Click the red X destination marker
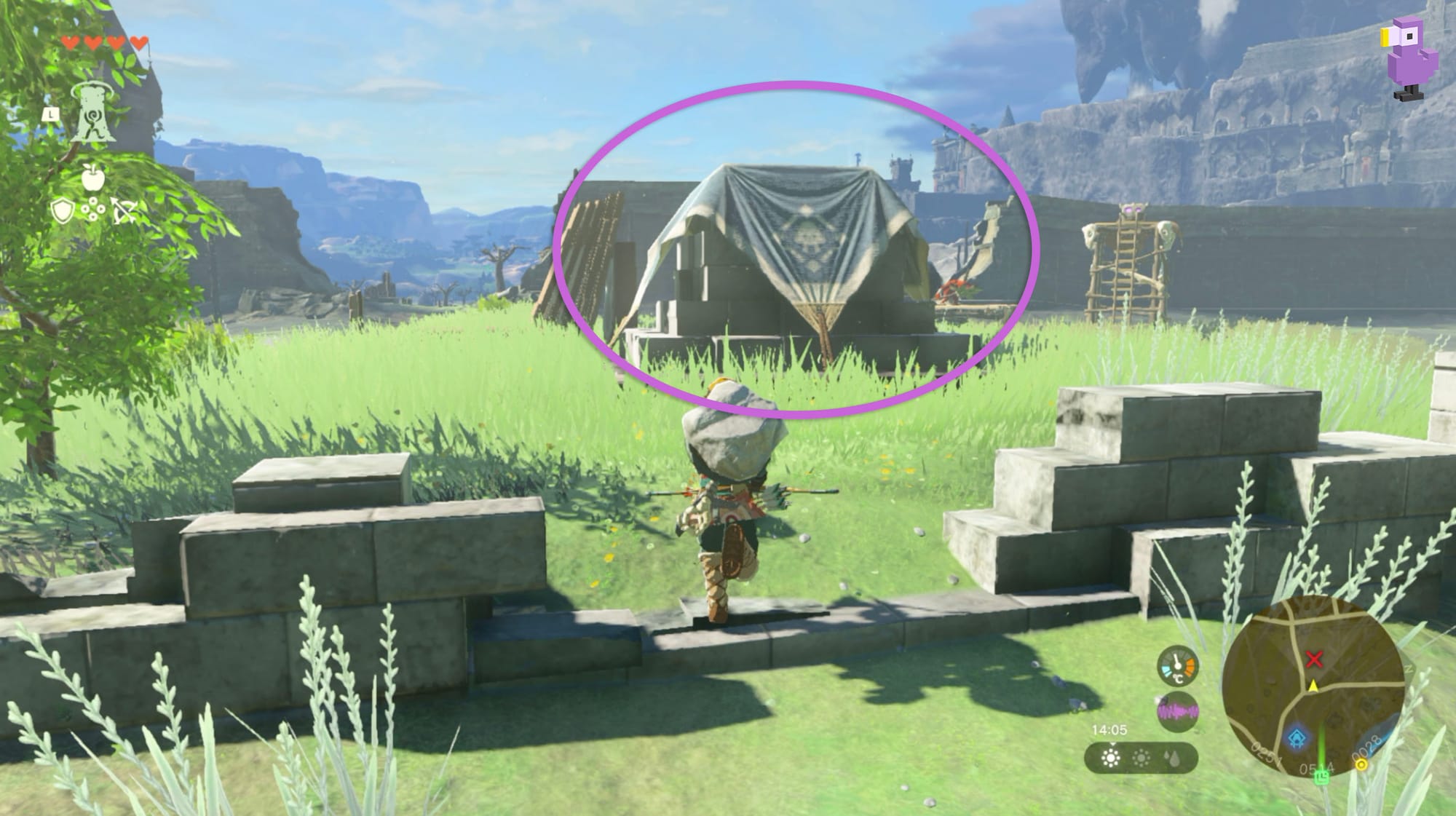The height and width of the screenshot is (816, 1456). click(x=1315, y=661)
